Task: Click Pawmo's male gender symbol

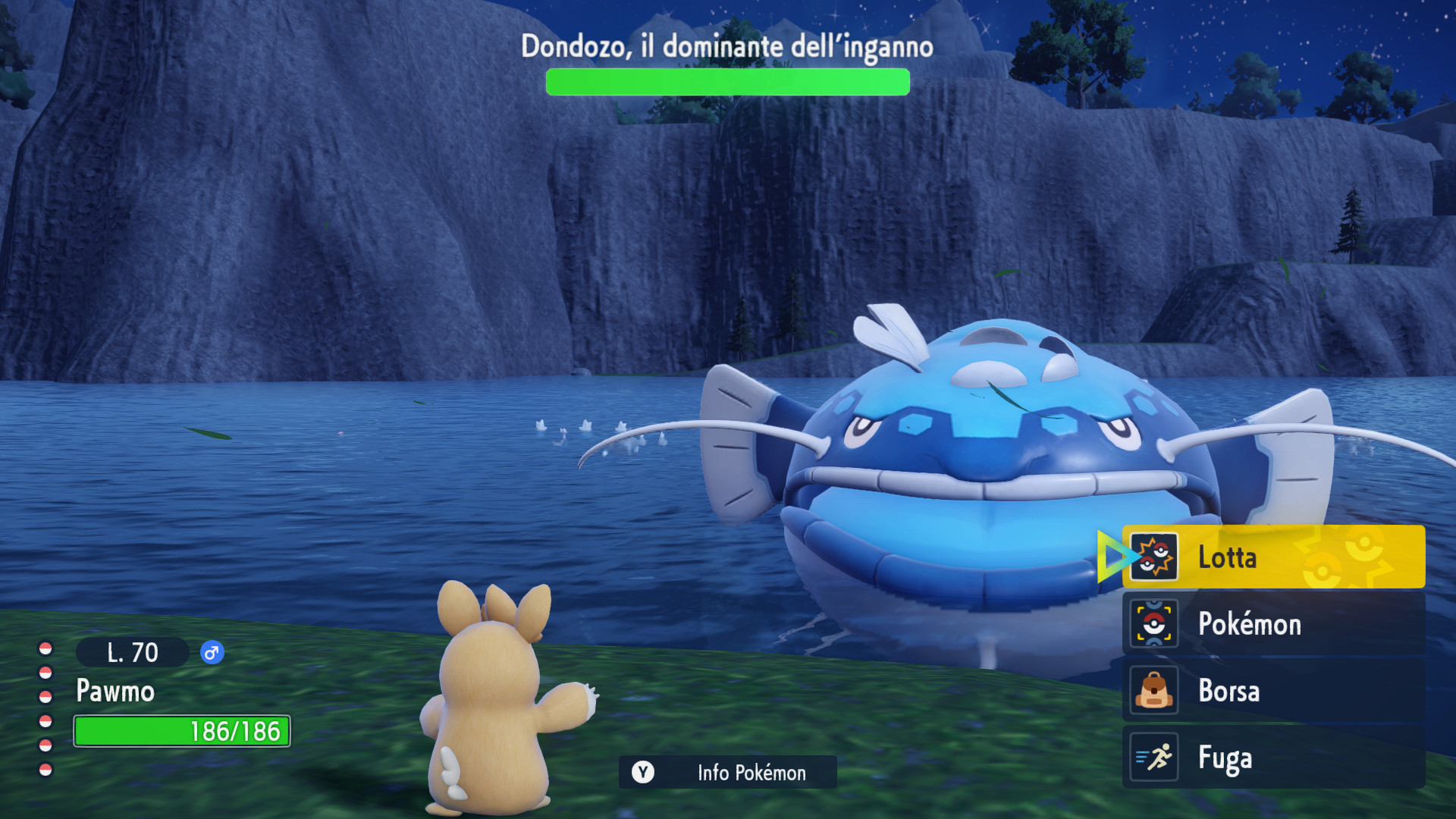Action: pos(212,653)
